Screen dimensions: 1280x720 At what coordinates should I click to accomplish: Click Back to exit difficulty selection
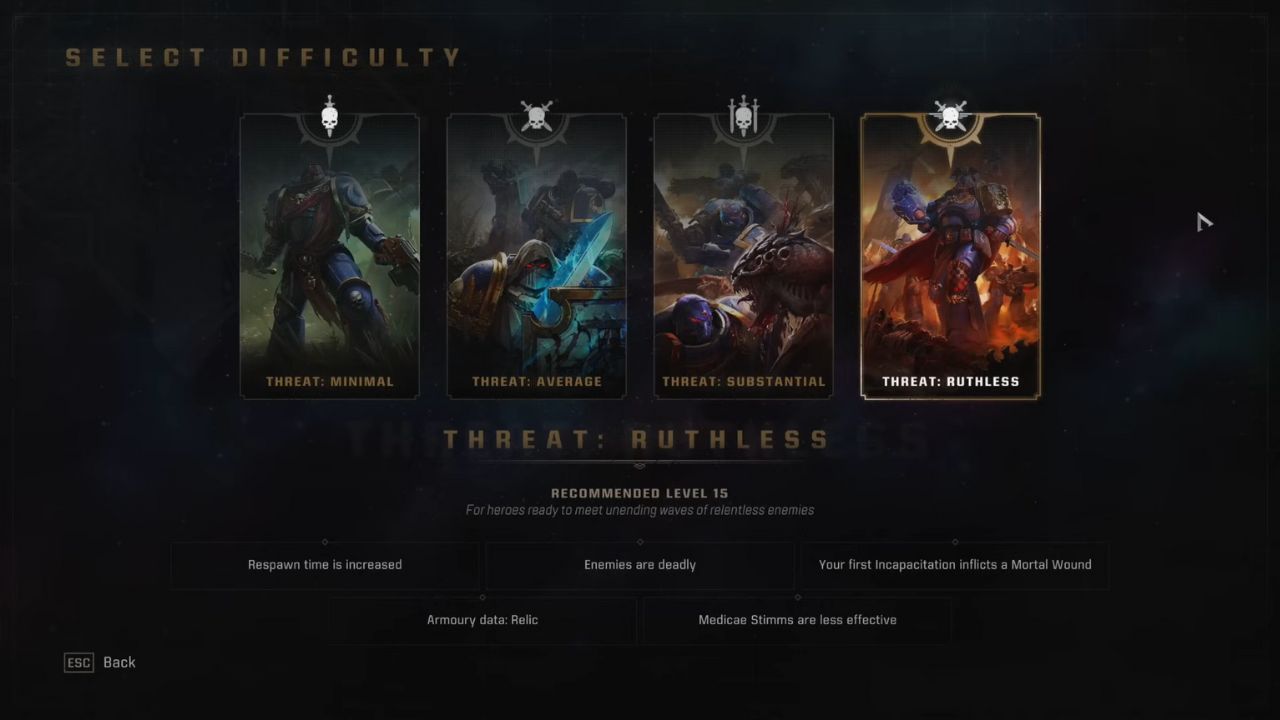(119, 662)
